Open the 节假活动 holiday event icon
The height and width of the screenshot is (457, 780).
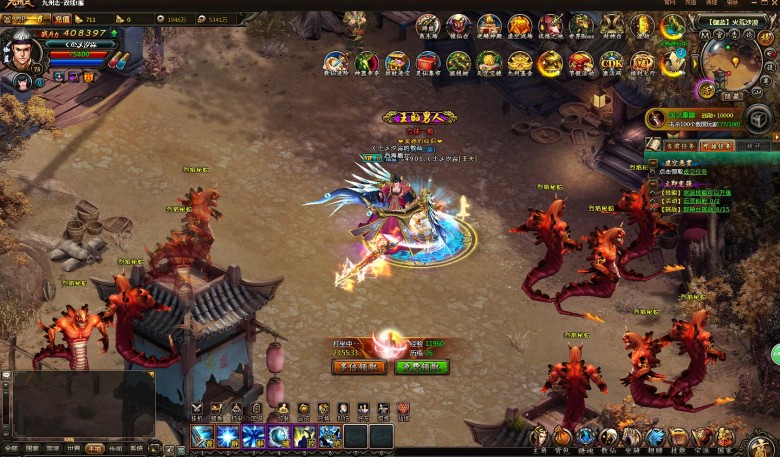coord(580,64)
